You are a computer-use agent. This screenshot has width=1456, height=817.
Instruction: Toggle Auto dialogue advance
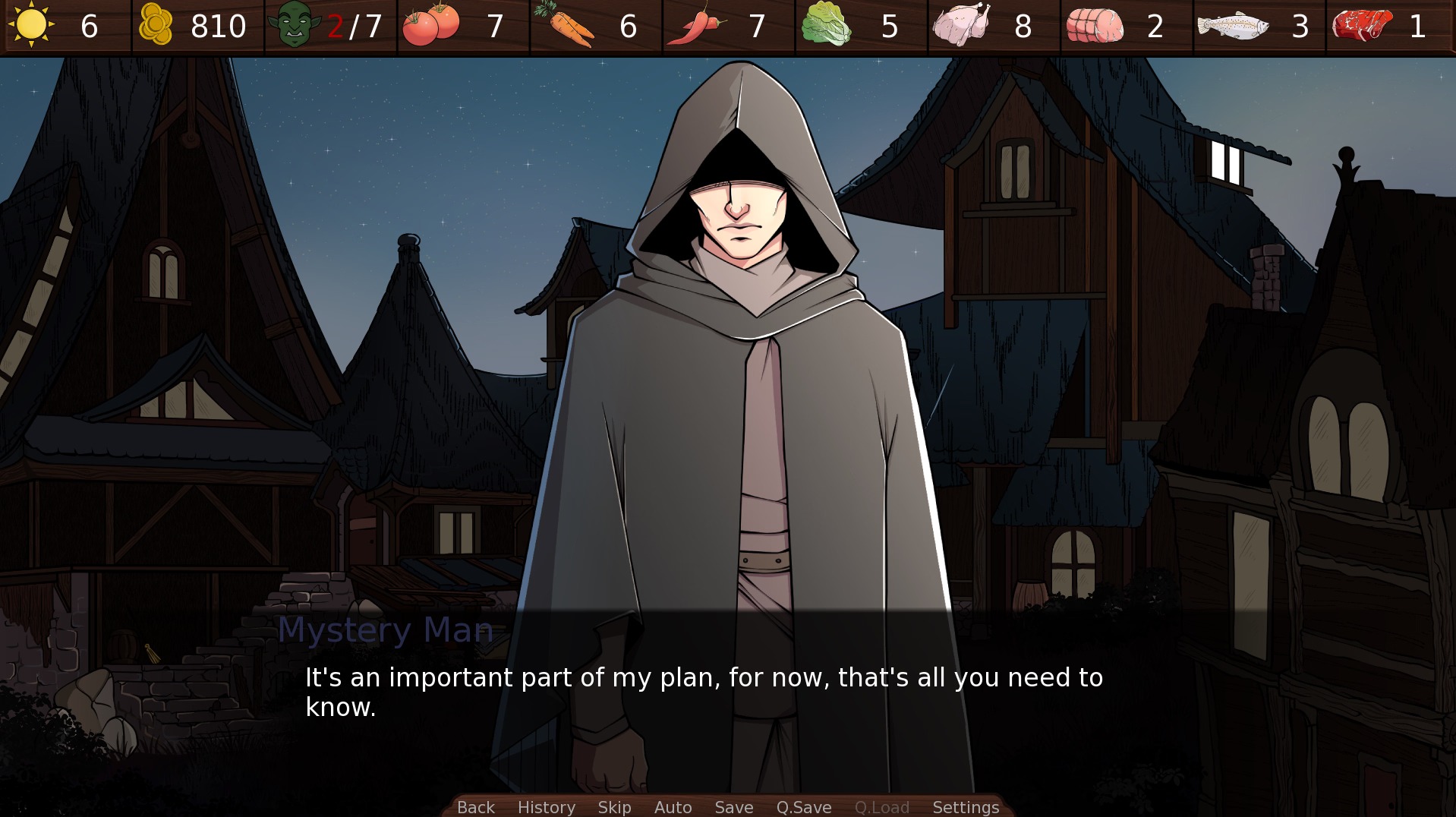(673, 807)
